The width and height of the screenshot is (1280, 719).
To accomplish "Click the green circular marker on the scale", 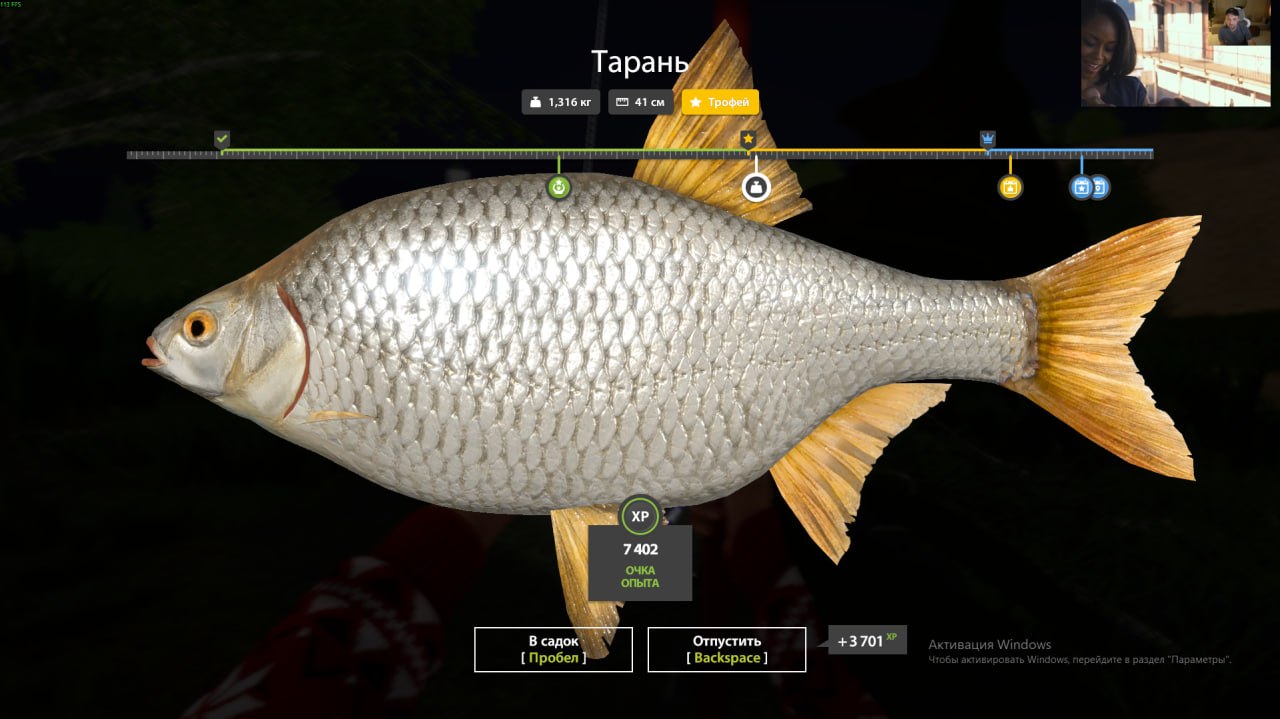I will (x=559, y=186).
